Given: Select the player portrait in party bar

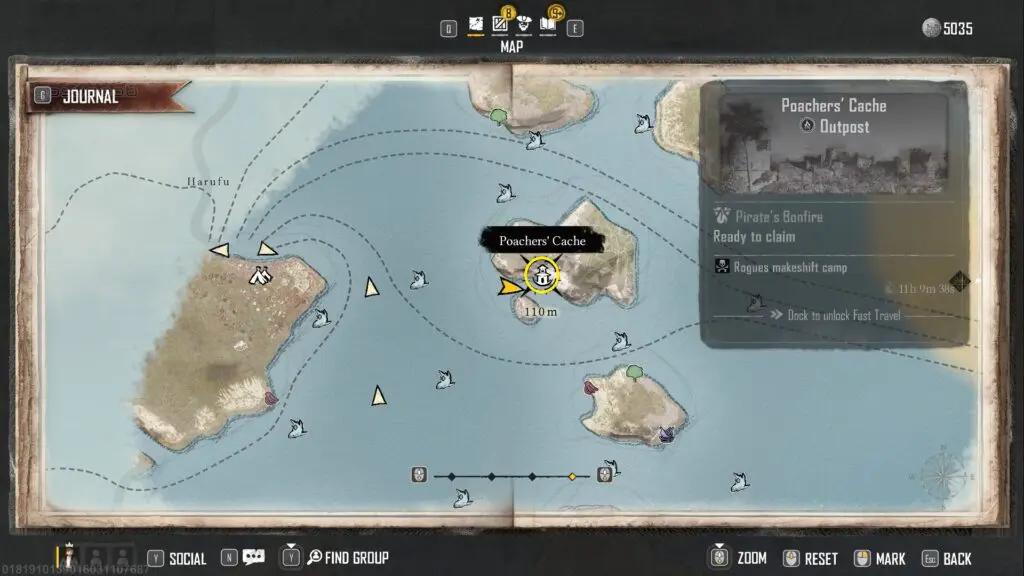Looking at the screenshot, I should [x=71, y=555].
